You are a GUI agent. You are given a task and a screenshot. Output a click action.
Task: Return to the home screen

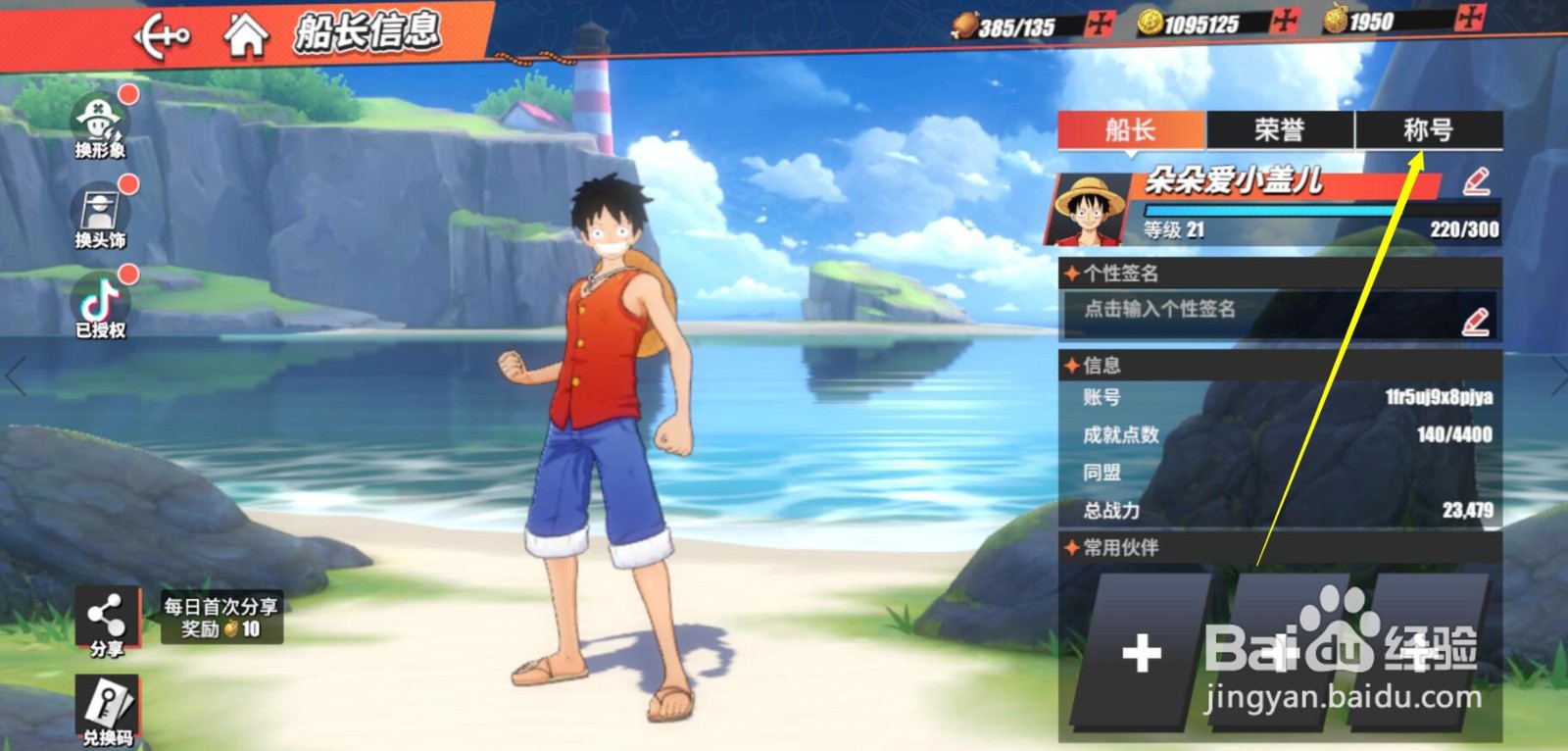(x=246, y=36)
